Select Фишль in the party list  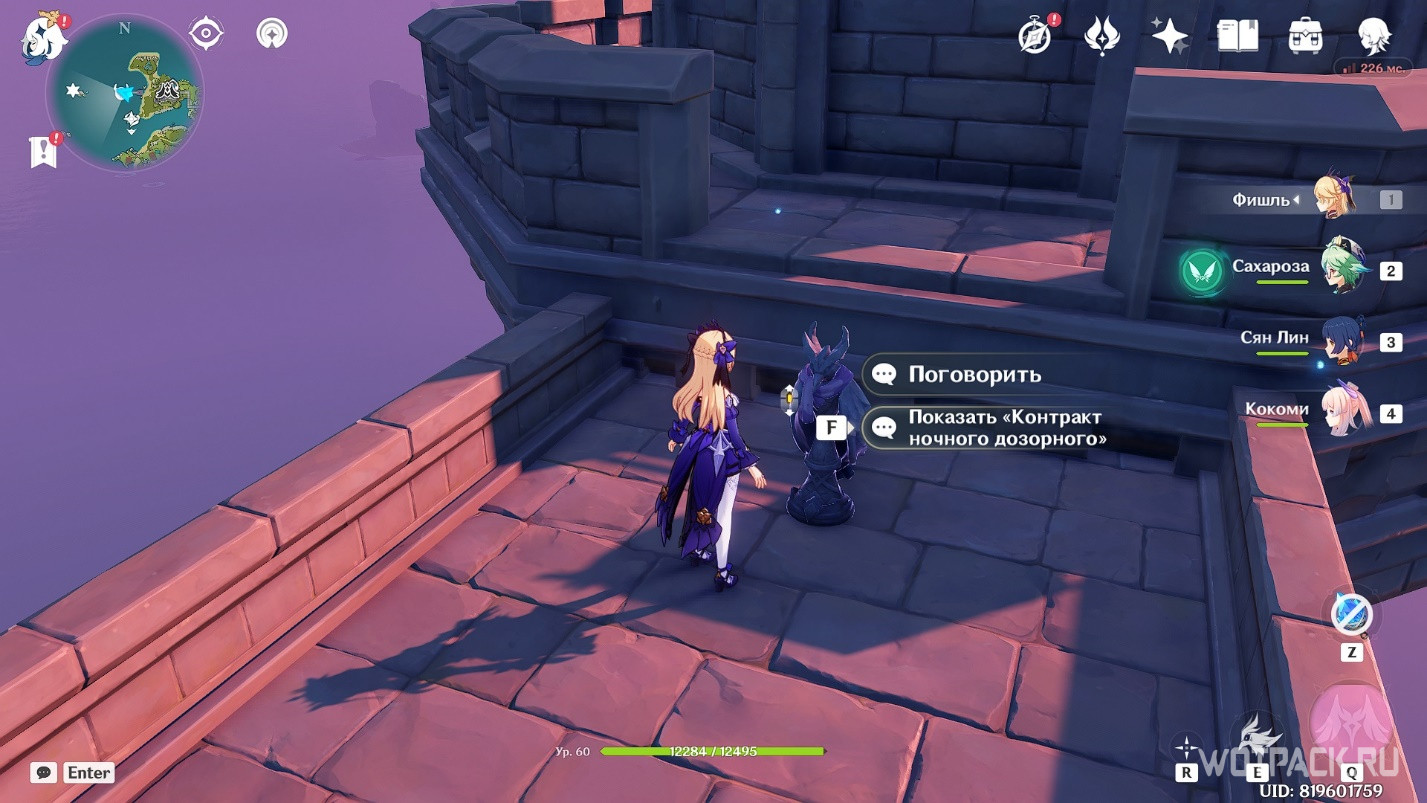1332,197
